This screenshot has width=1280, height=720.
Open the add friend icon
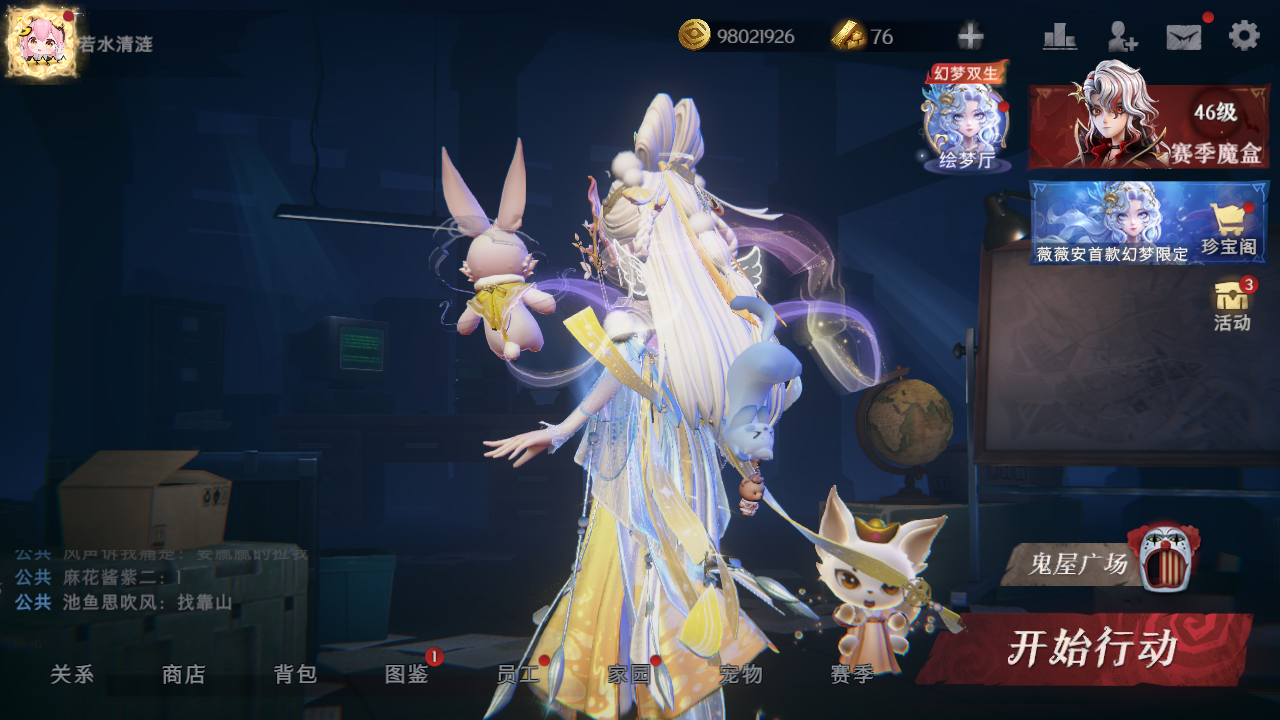click(1122, 37)
